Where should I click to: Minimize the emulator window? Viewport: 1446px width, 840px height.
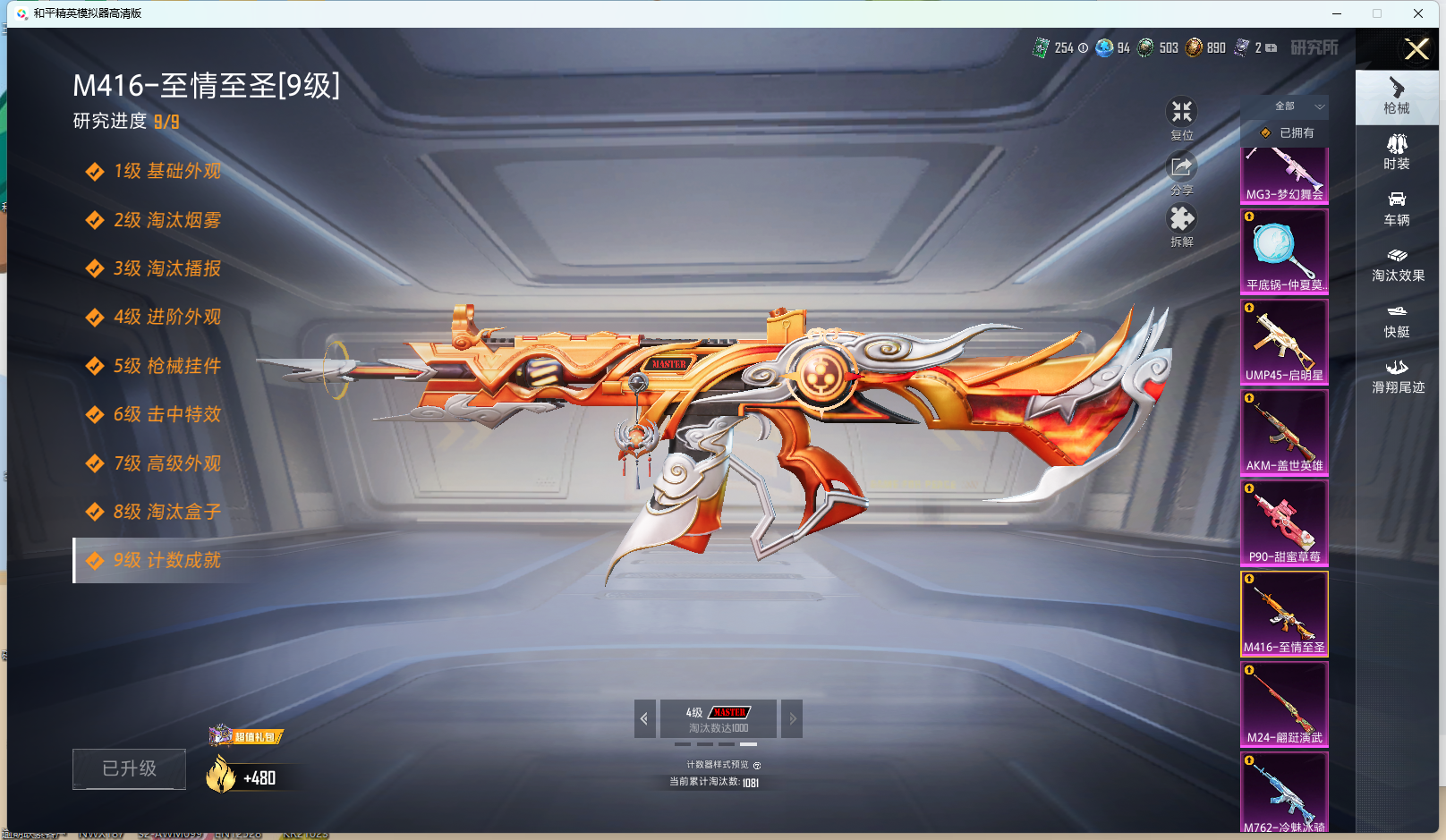pyautogui.click(x=1337, y=13)
